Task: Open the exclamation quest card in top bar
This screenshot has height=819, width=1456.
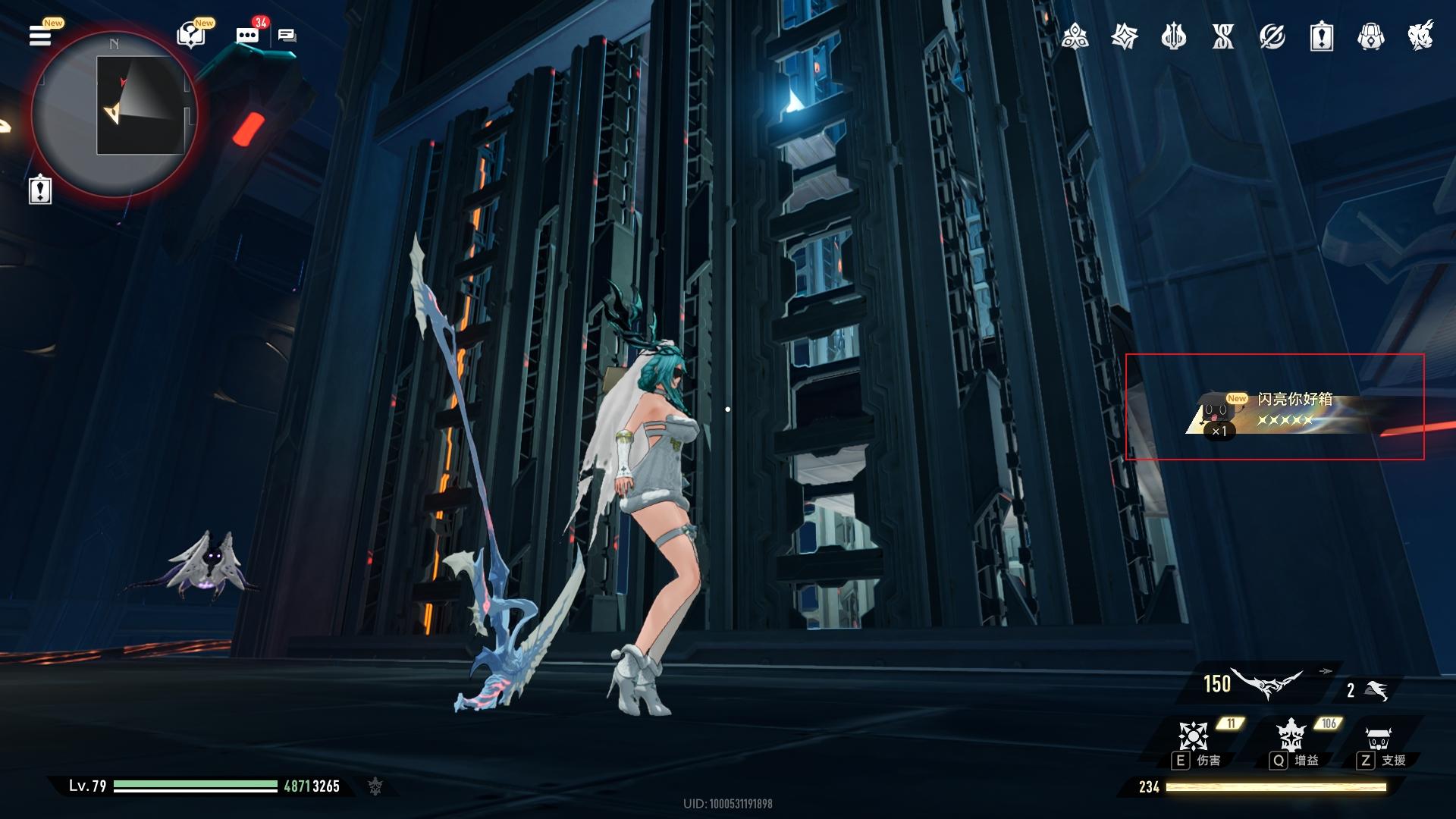Action: (1321, 36)
